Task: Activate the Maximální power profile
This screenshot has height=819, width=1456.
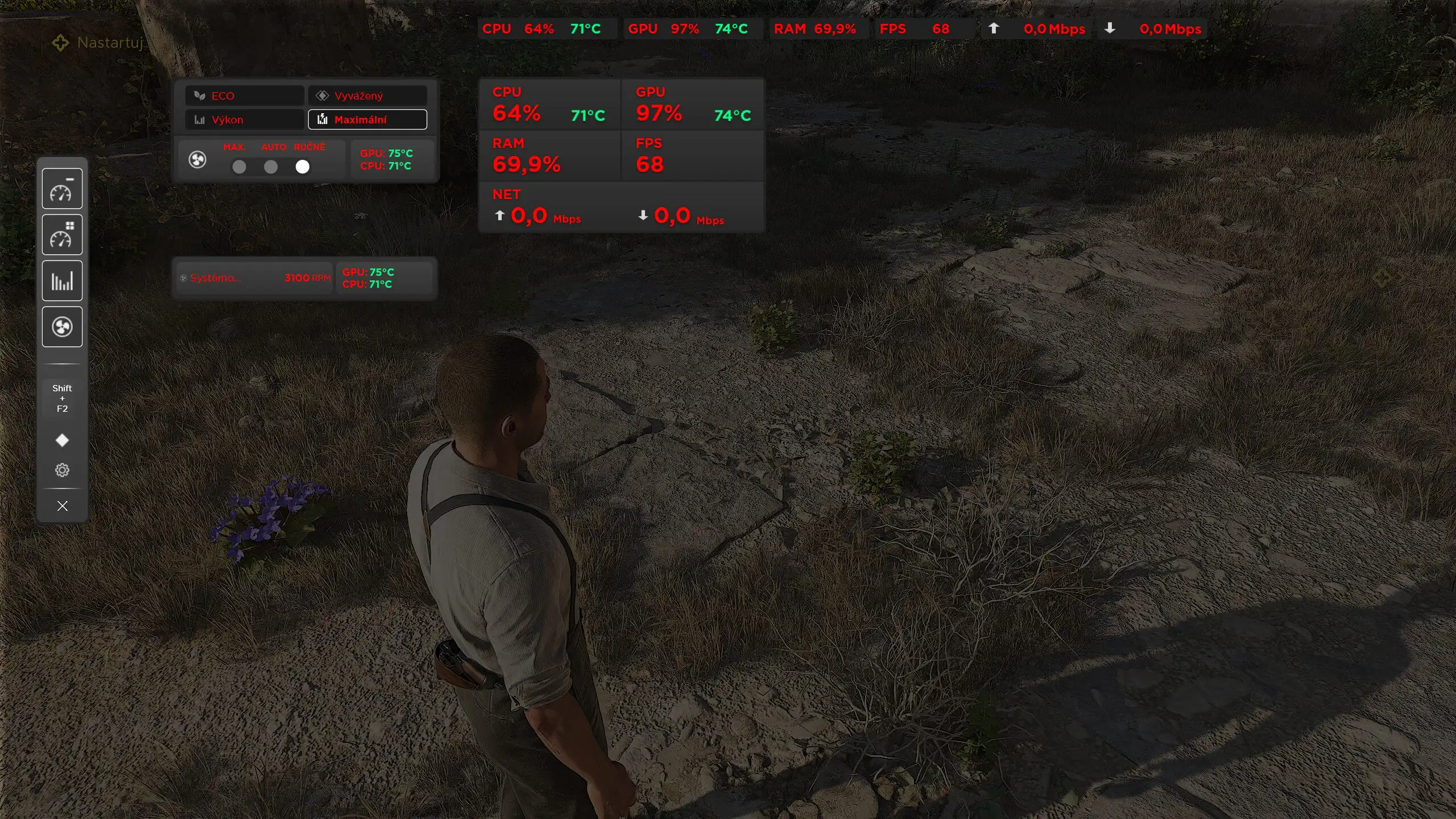Action: click(367, 119)
